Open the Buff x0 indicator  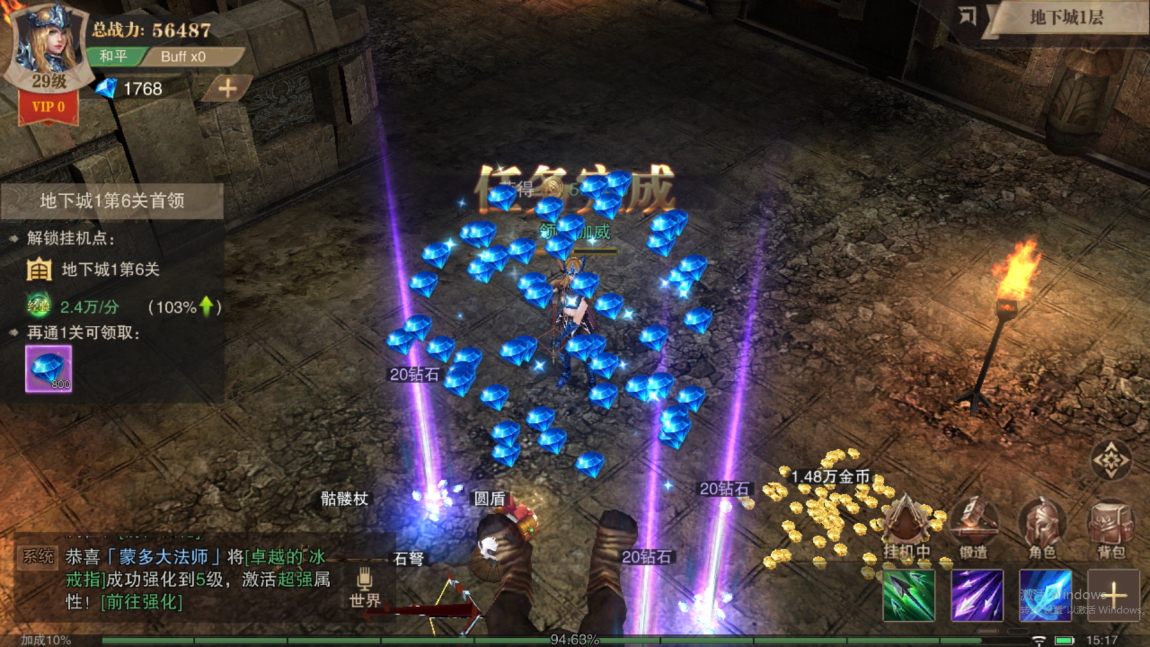click(x=186, y=56)
